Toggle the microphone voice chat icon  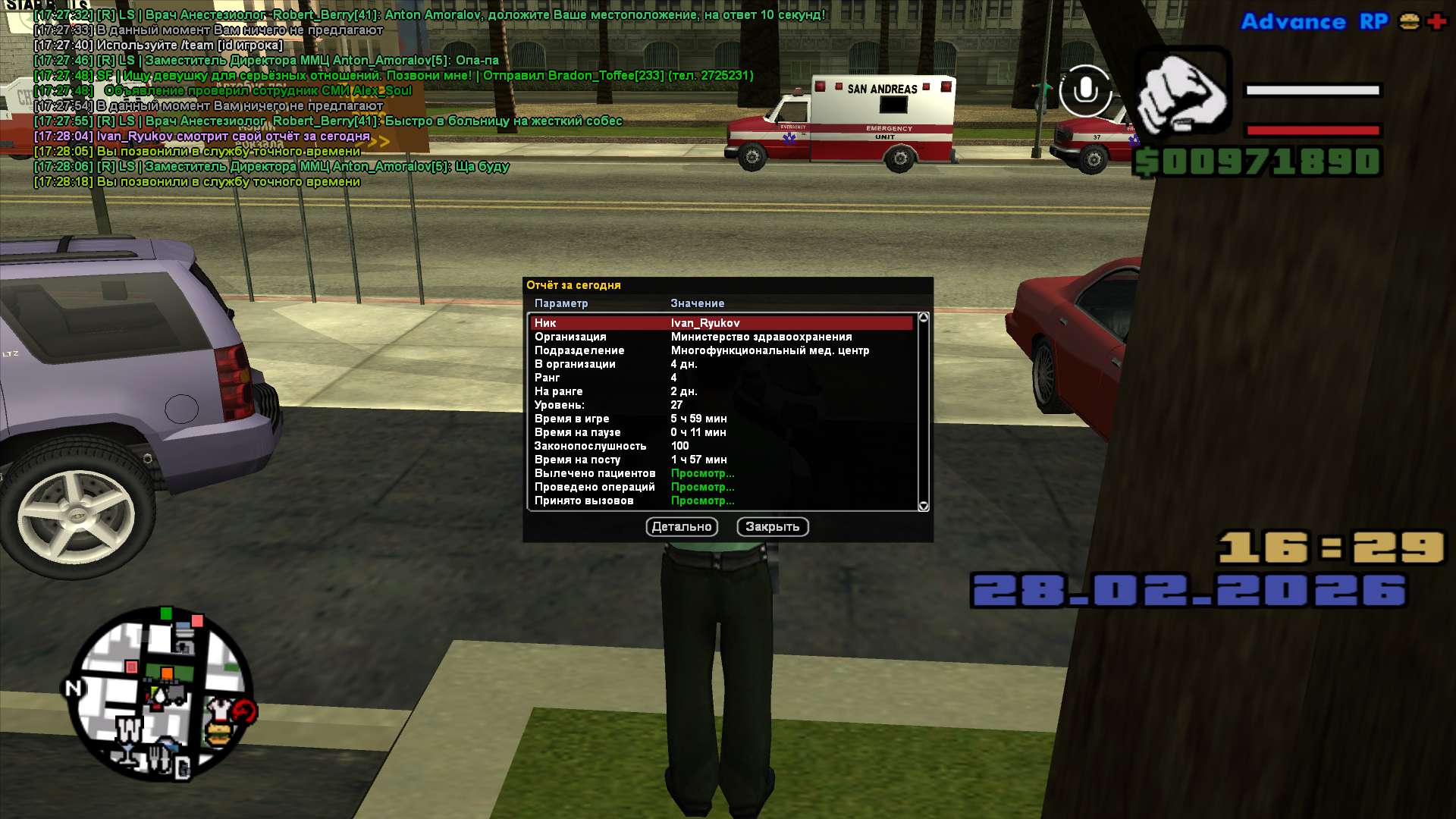(1085, 91)
